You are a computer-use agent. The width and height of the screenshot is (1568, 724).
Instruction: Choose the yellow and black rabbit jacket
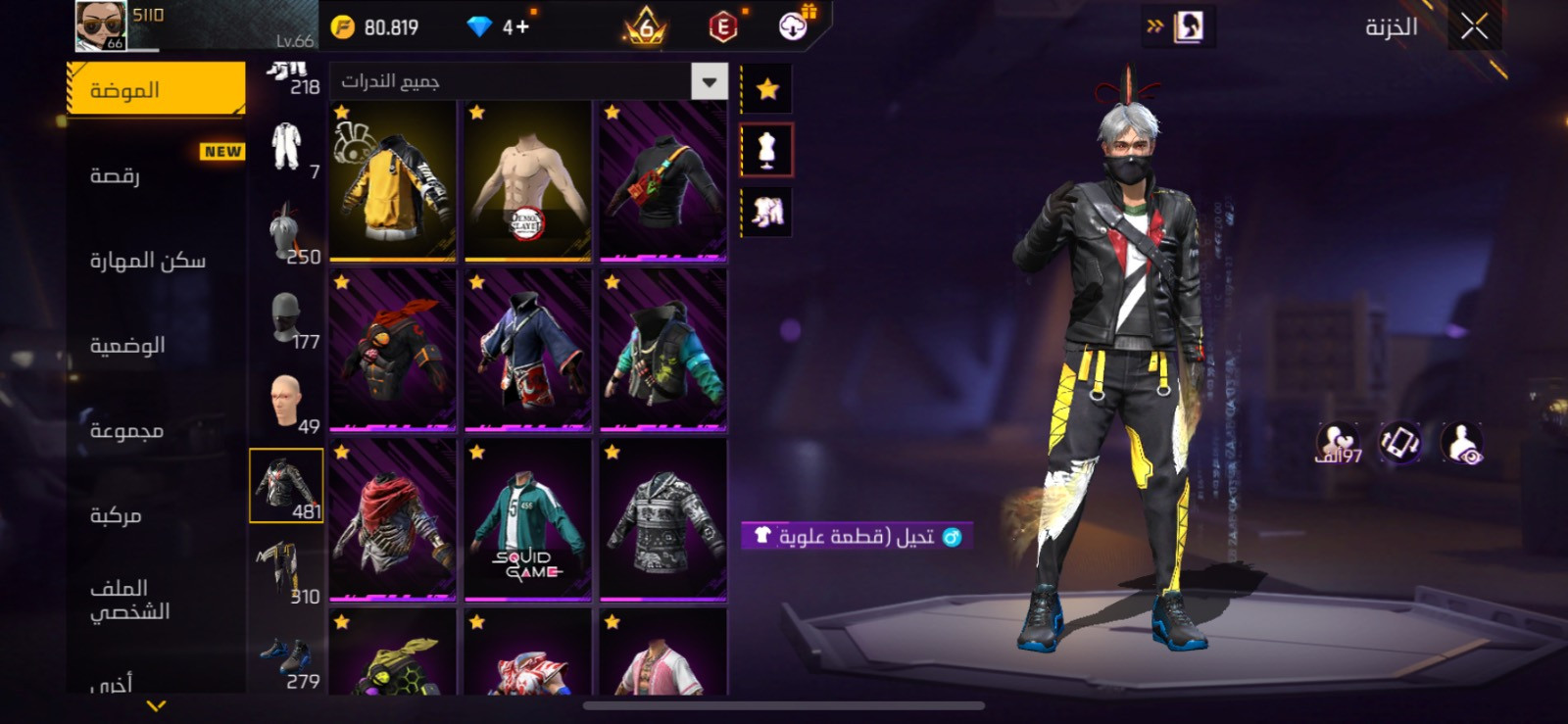pos(393,181)
